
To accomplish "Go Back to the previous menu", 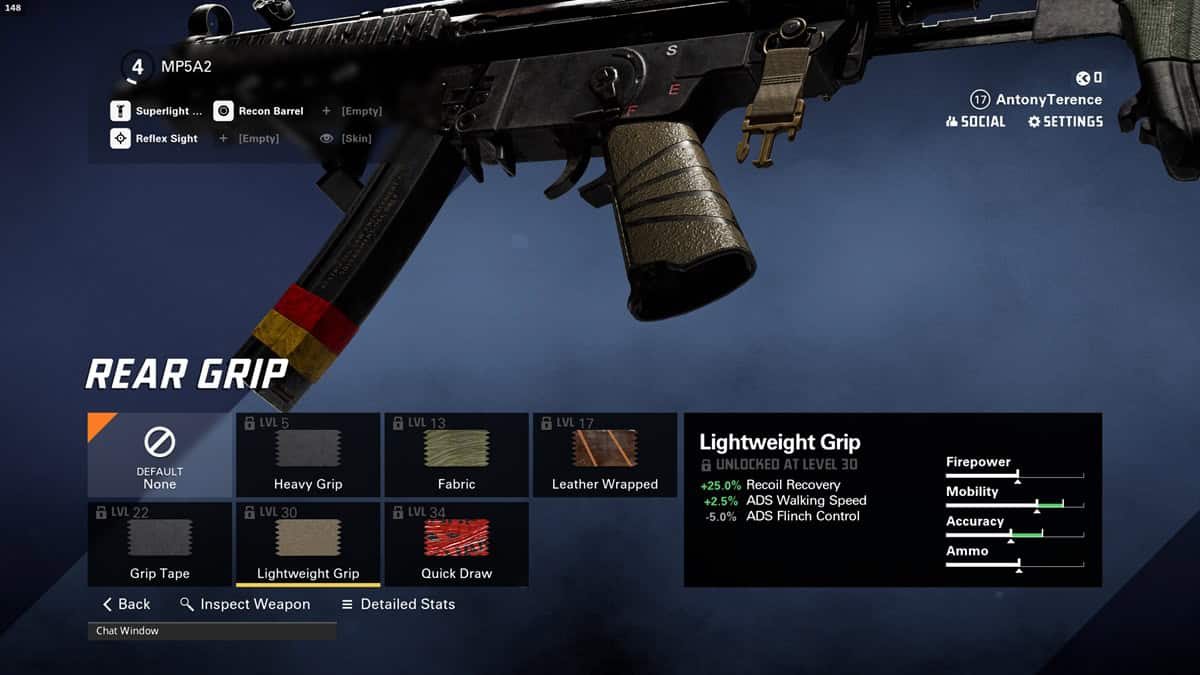I will (x=126, y=604).
